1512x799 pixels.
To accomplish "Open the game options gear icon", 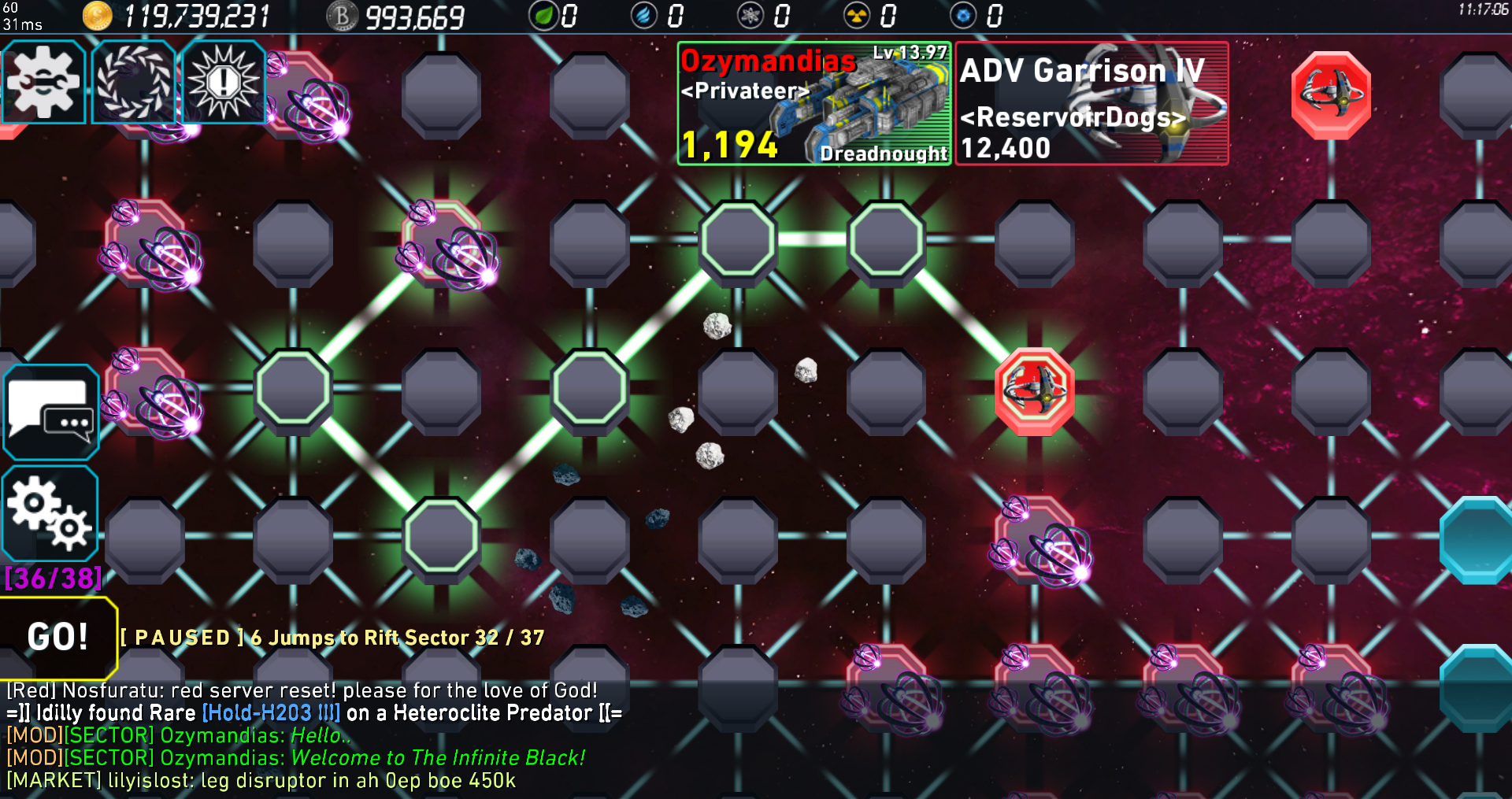I will (x=43, y=81).
